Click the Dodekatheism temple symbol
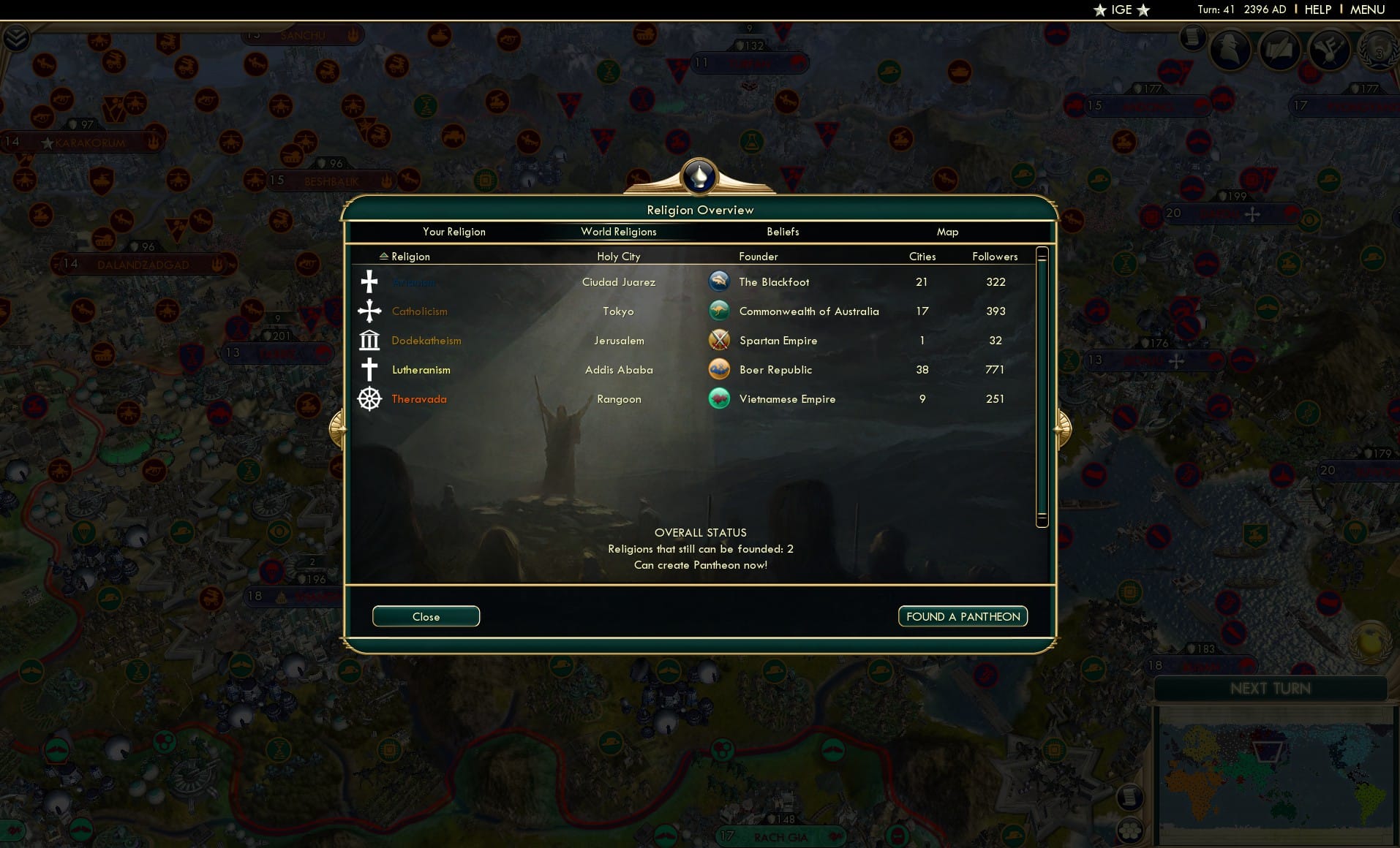The image size is (1400, 848). click(369, 340)
